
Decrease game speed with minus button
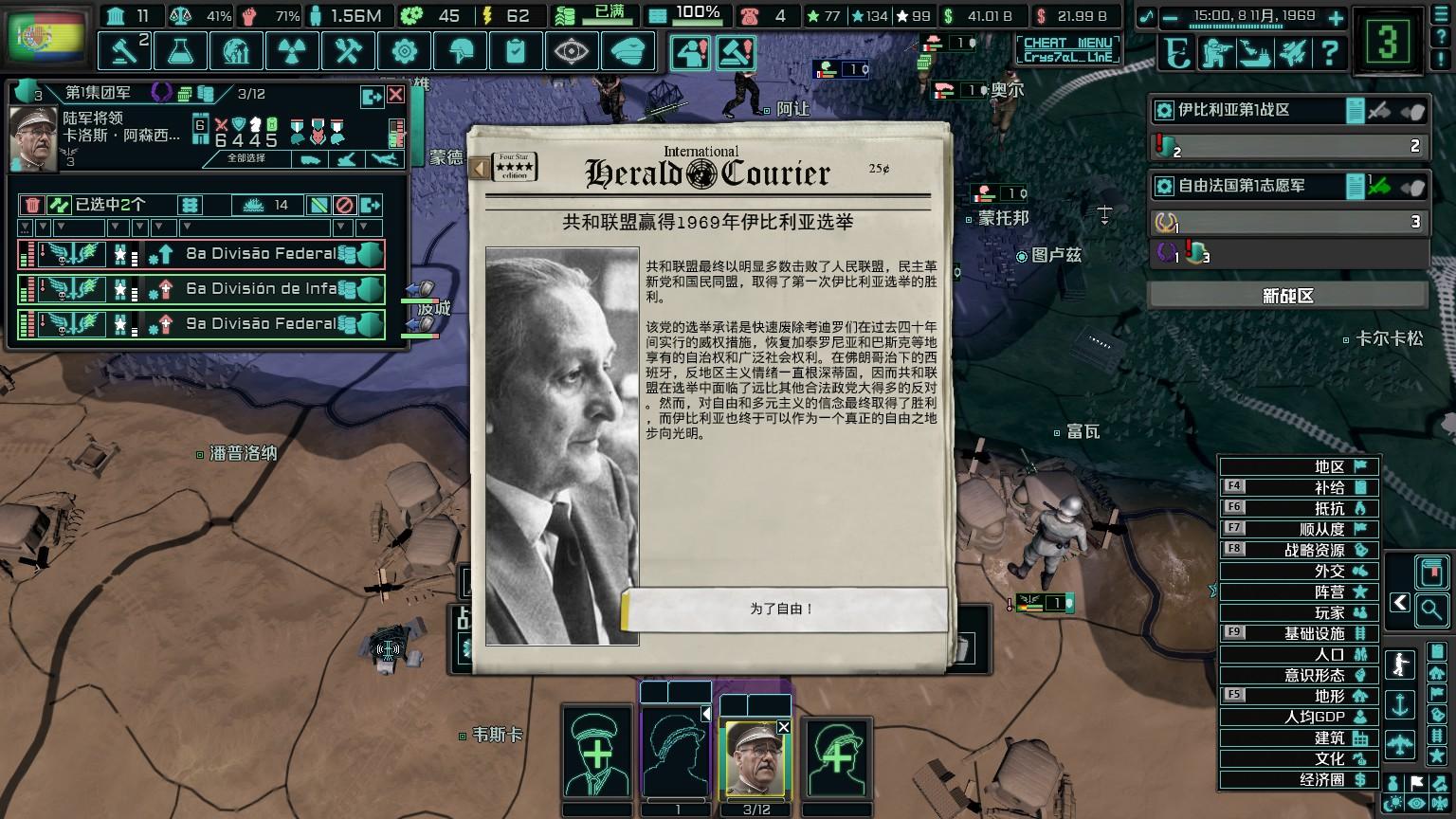click(x=1172, y=17)
